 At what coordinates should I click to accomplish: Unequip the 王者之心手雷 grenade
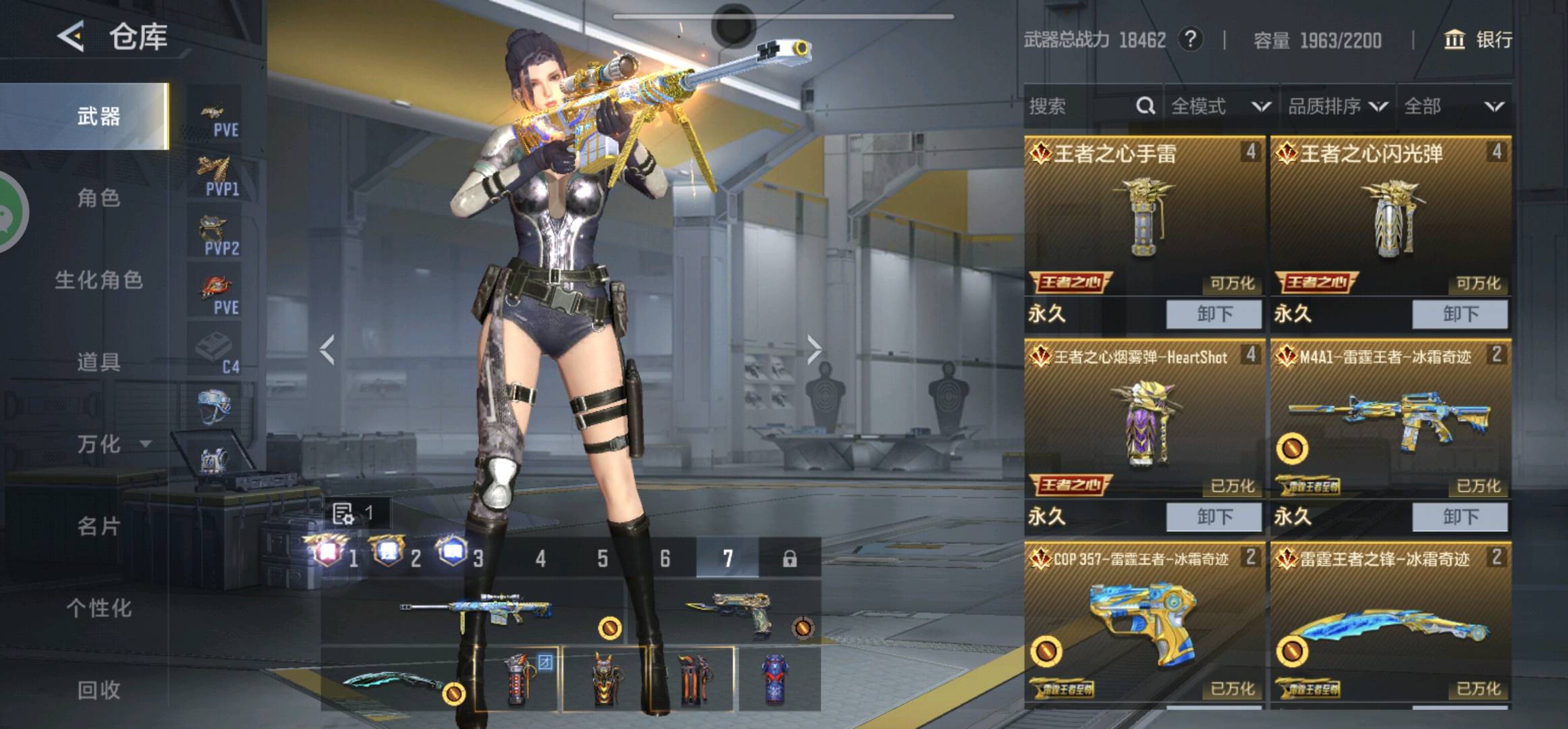point(1214,315)
